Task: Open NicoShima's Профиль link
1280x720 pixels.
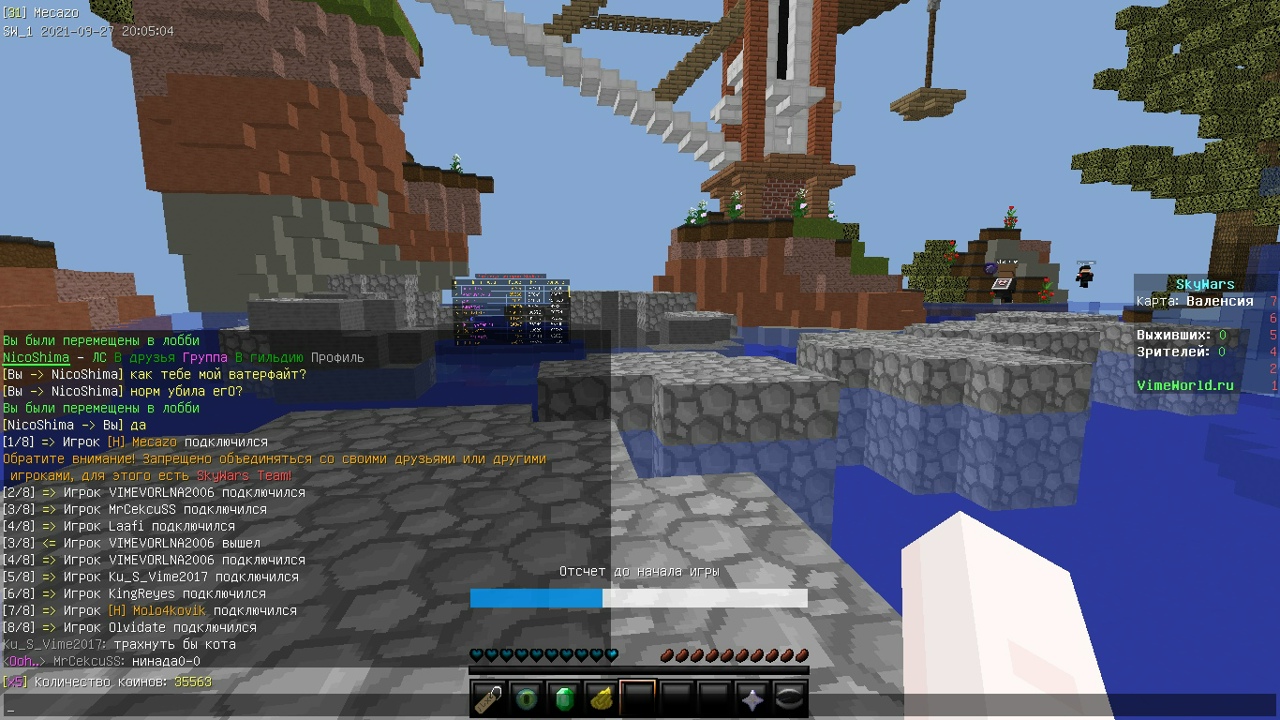Action: point(337,358)
